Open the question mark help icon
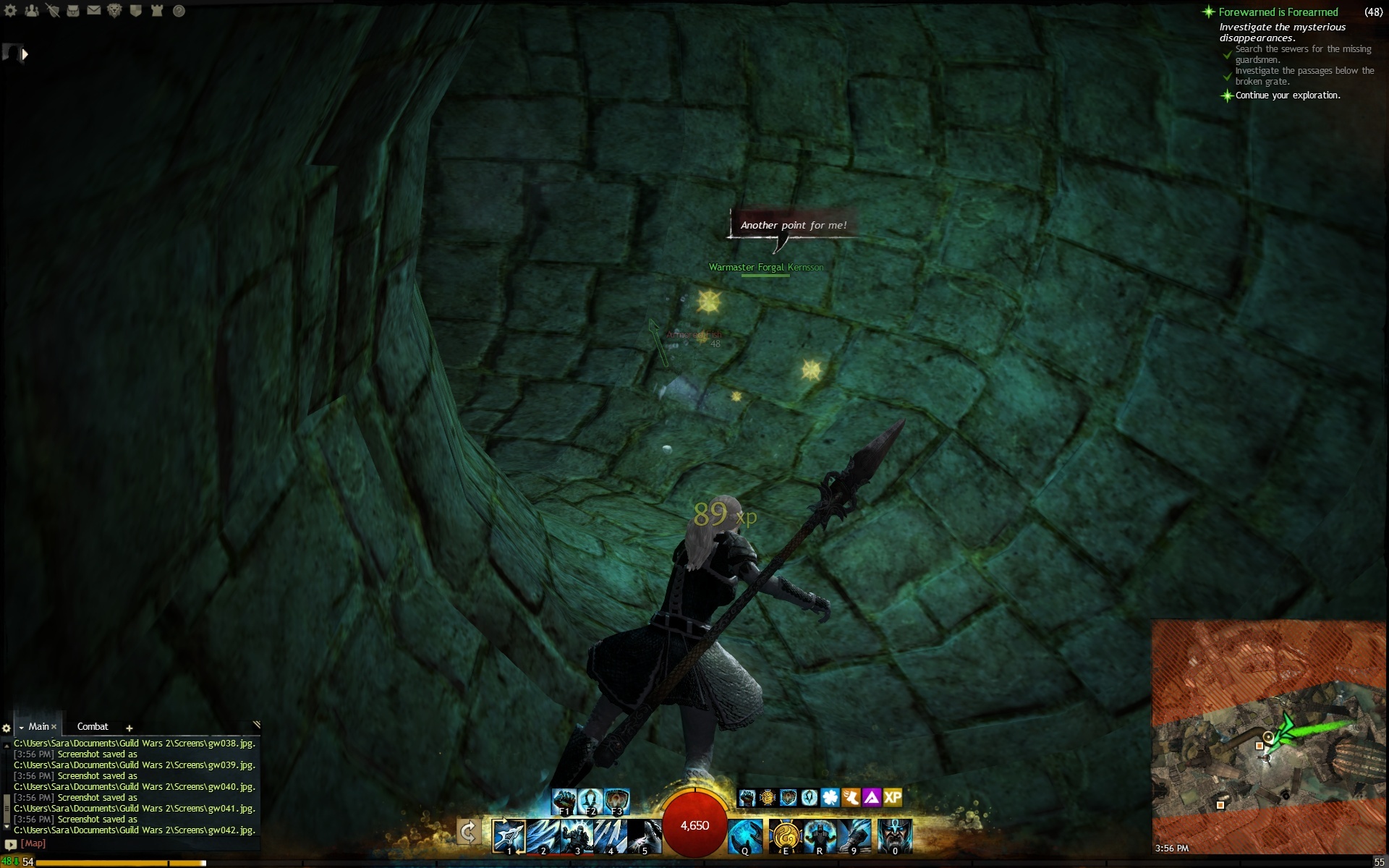This screenshot has height=868, width=1389. tap(179, 11)
